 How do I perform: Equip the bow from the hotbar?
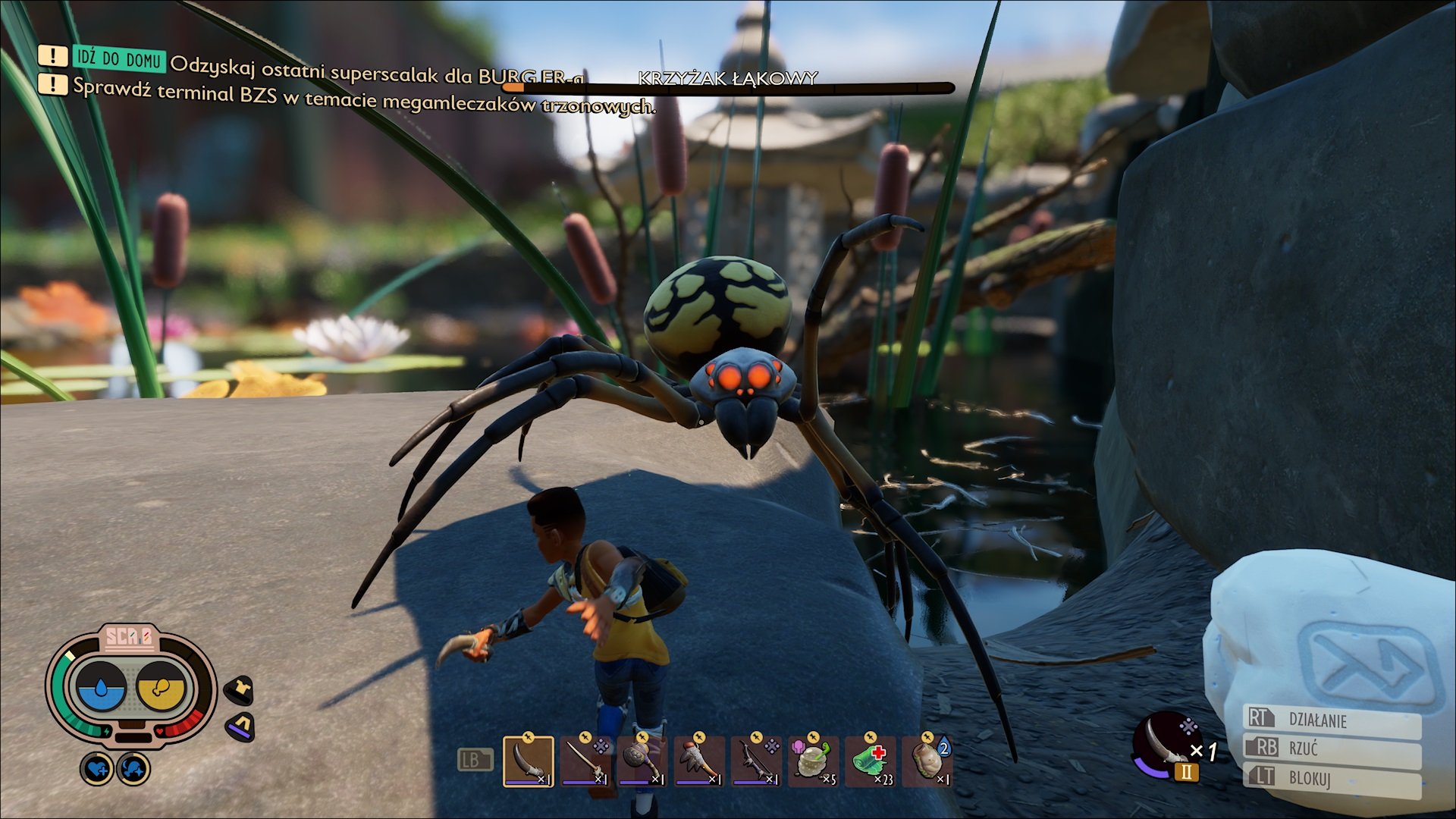(x=756, y=761)
